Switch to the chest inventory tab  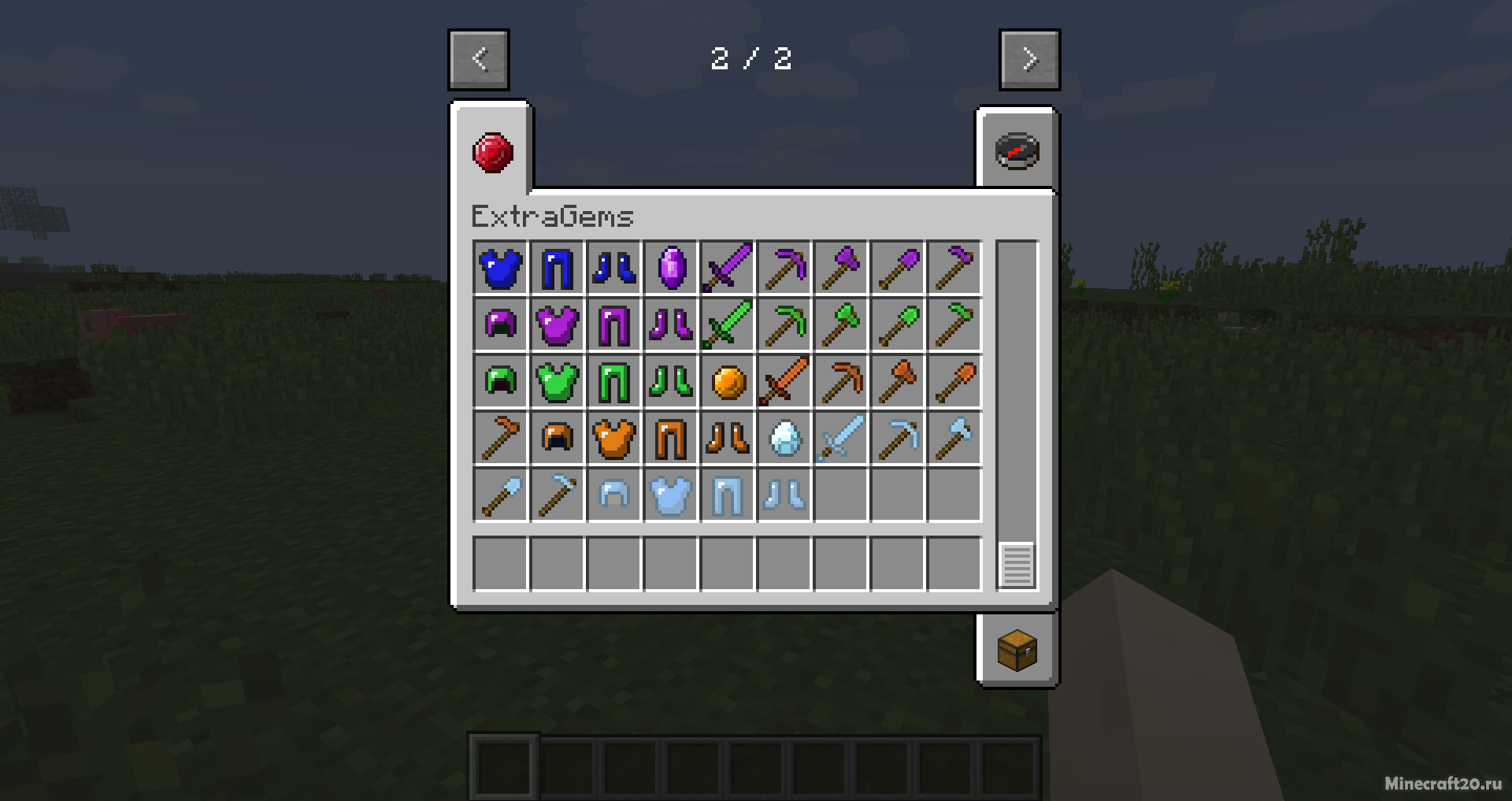[1017, 650]
